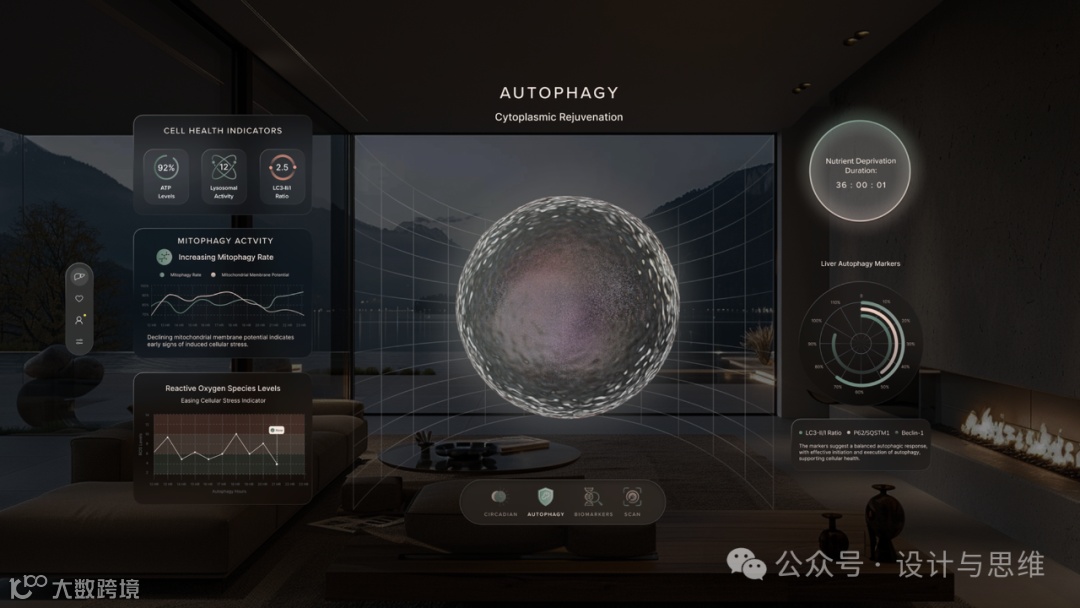Image resolution: width=1080 pixels, height=608 pixels.
Task: Select the Autophagy shield tab
Action: [x=545, y=499]
